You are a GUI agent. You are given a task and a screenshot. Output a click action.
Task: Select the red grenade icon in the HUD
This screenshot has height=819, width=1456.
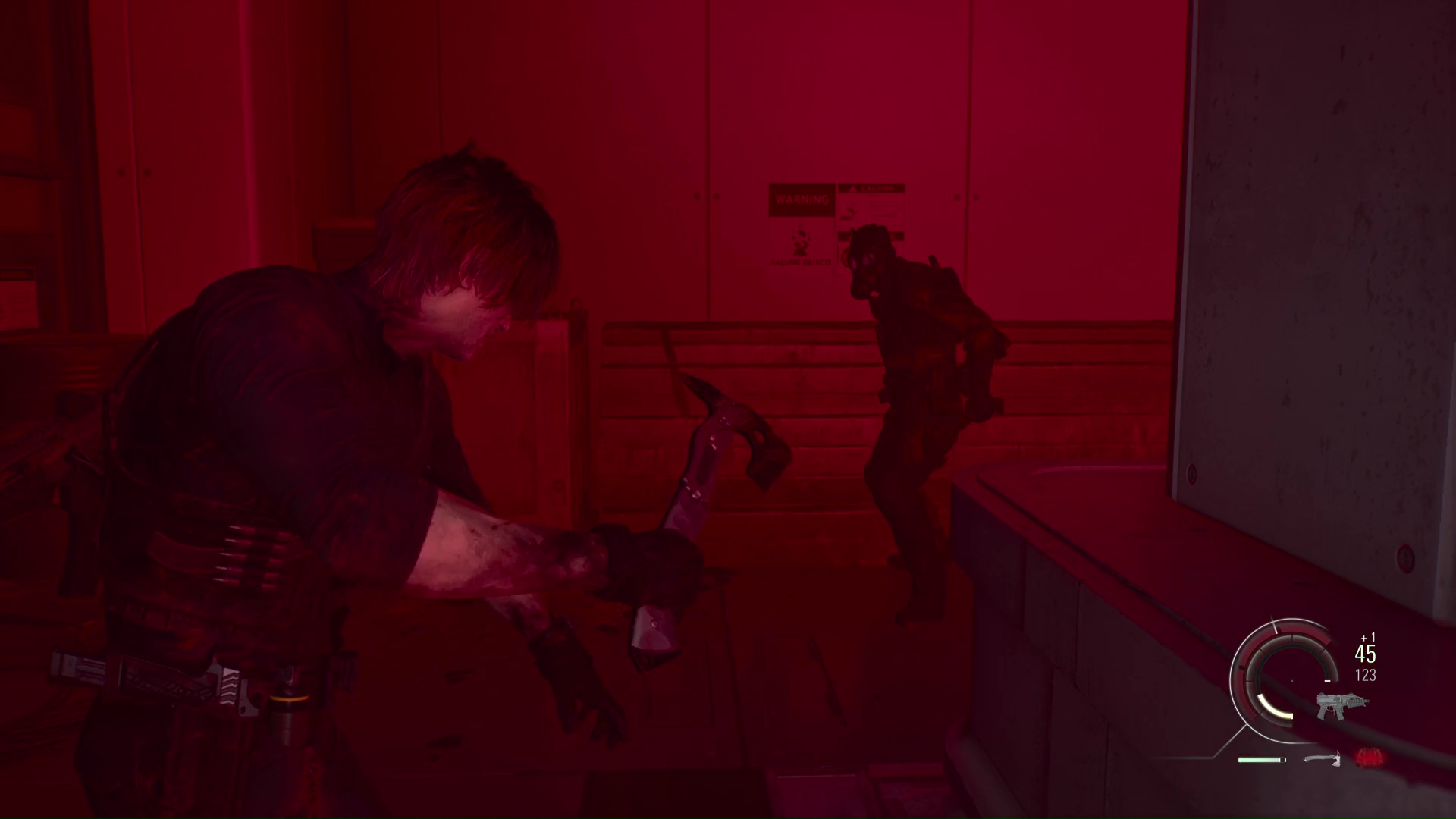(x=1370, y=758)
